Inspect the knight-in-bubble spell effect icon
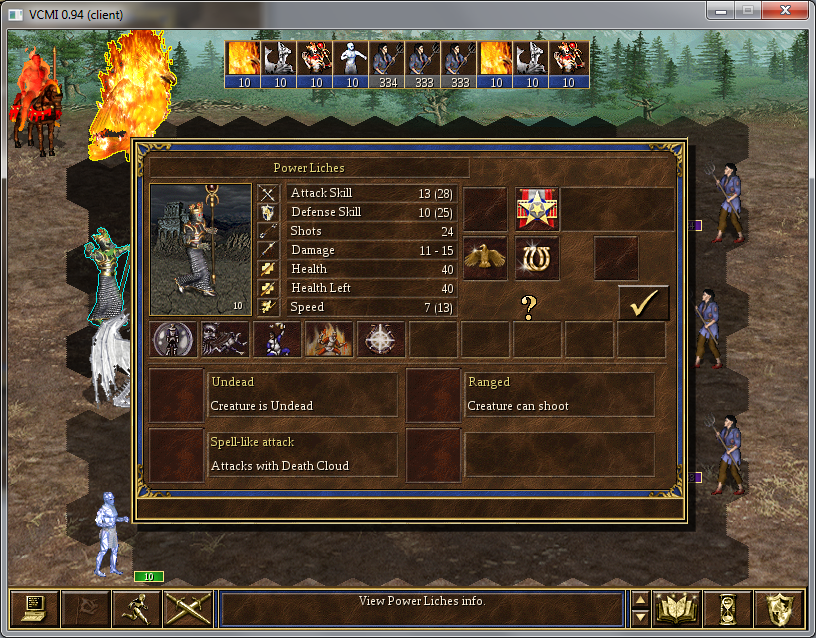This screenshot has width=816, height=638. pos(173,340)
